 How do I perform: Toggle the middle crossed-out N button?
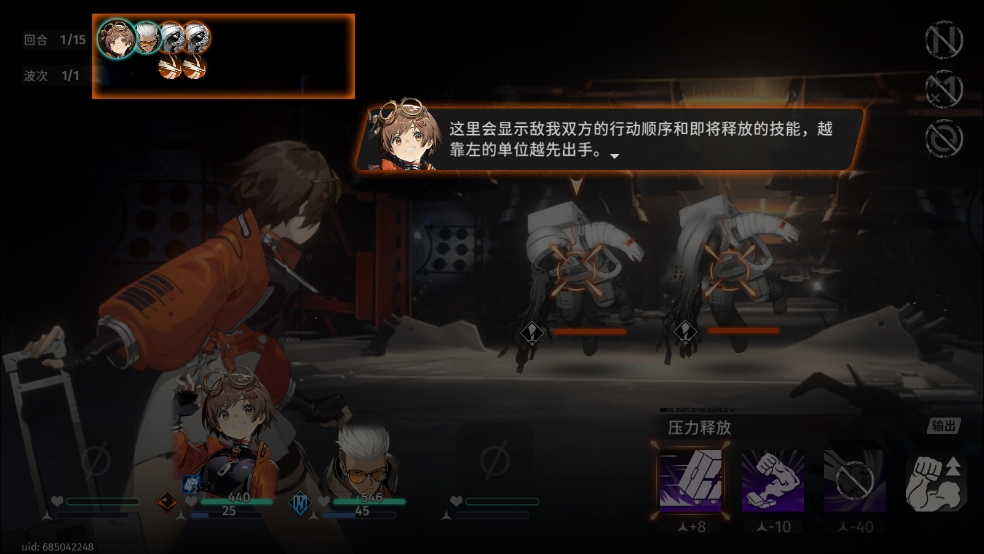click(x=943, y=90)
